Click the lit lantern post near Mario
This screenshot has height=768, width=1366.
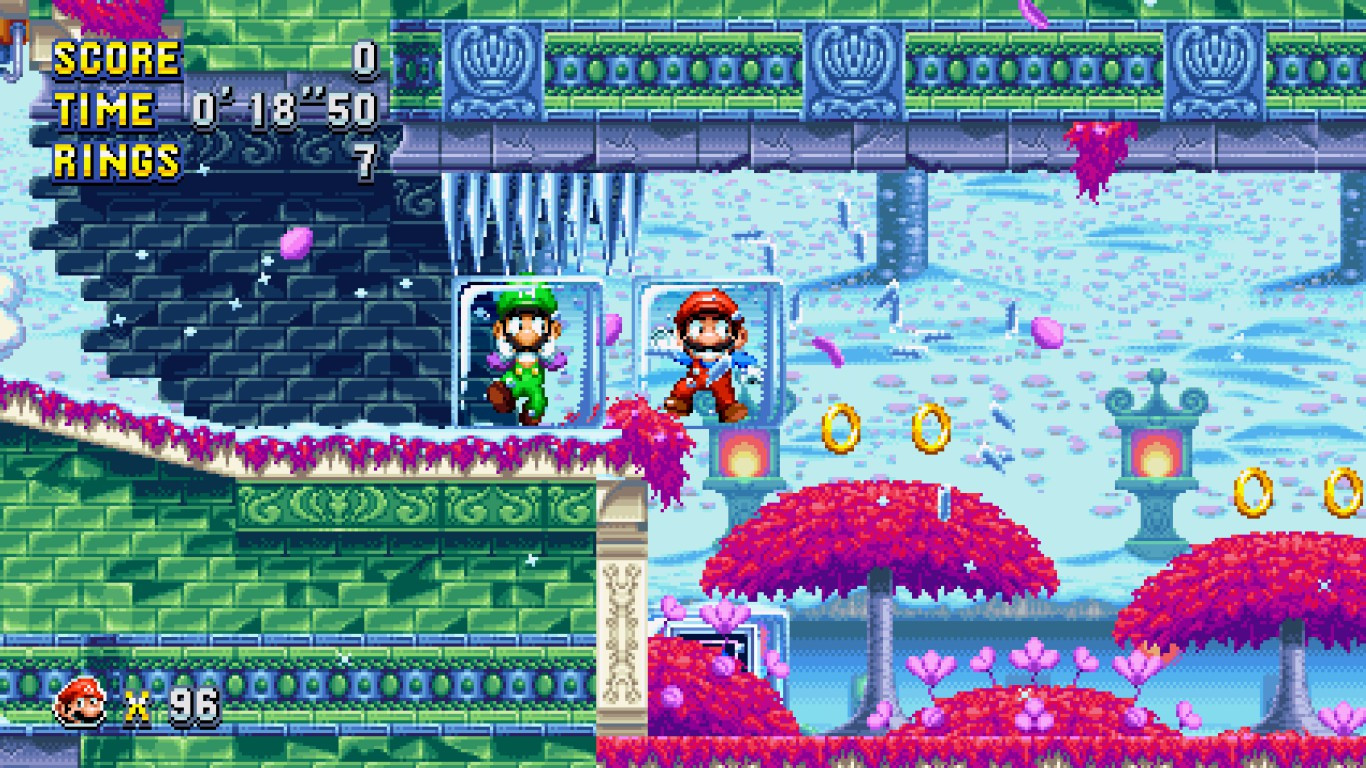pos(741,455)
